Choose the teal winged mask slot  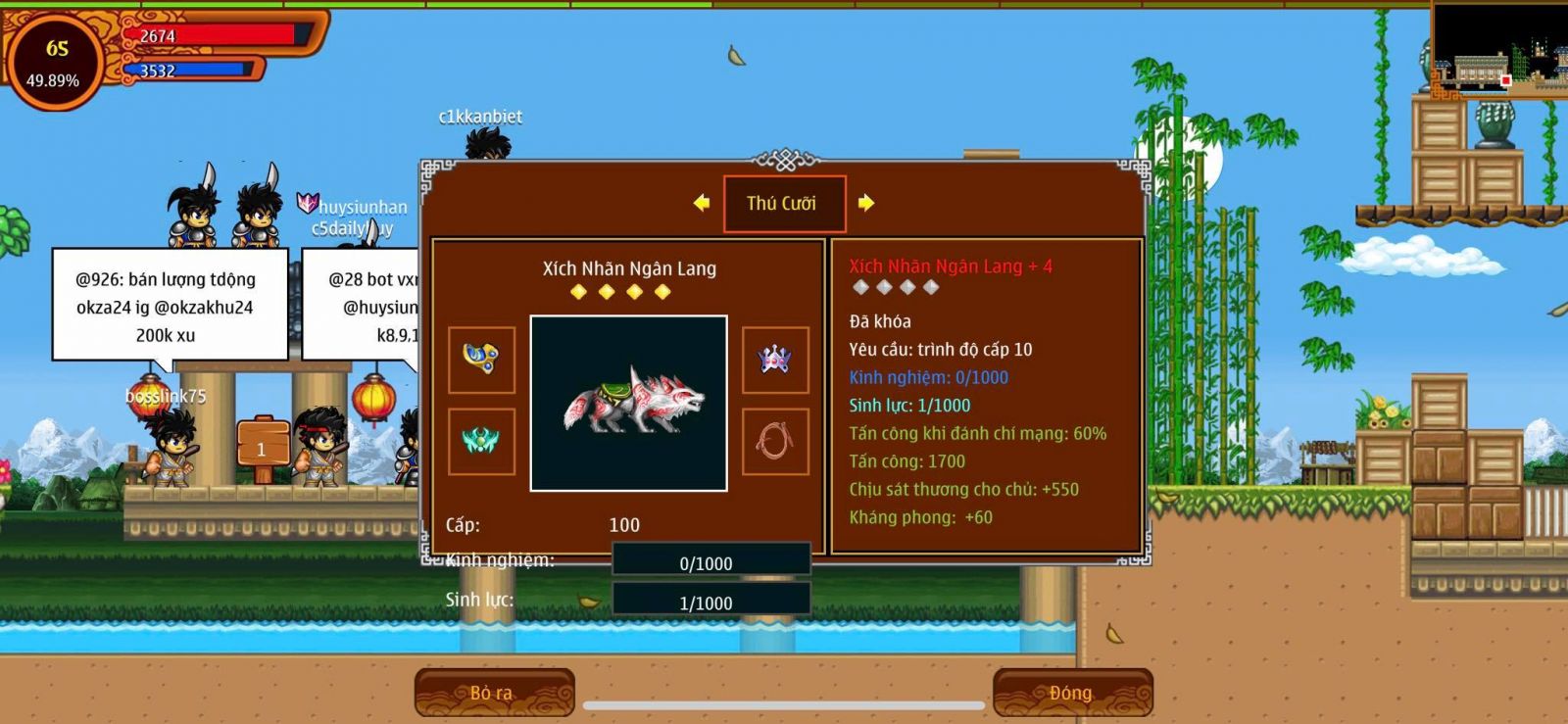coord(481,442)
